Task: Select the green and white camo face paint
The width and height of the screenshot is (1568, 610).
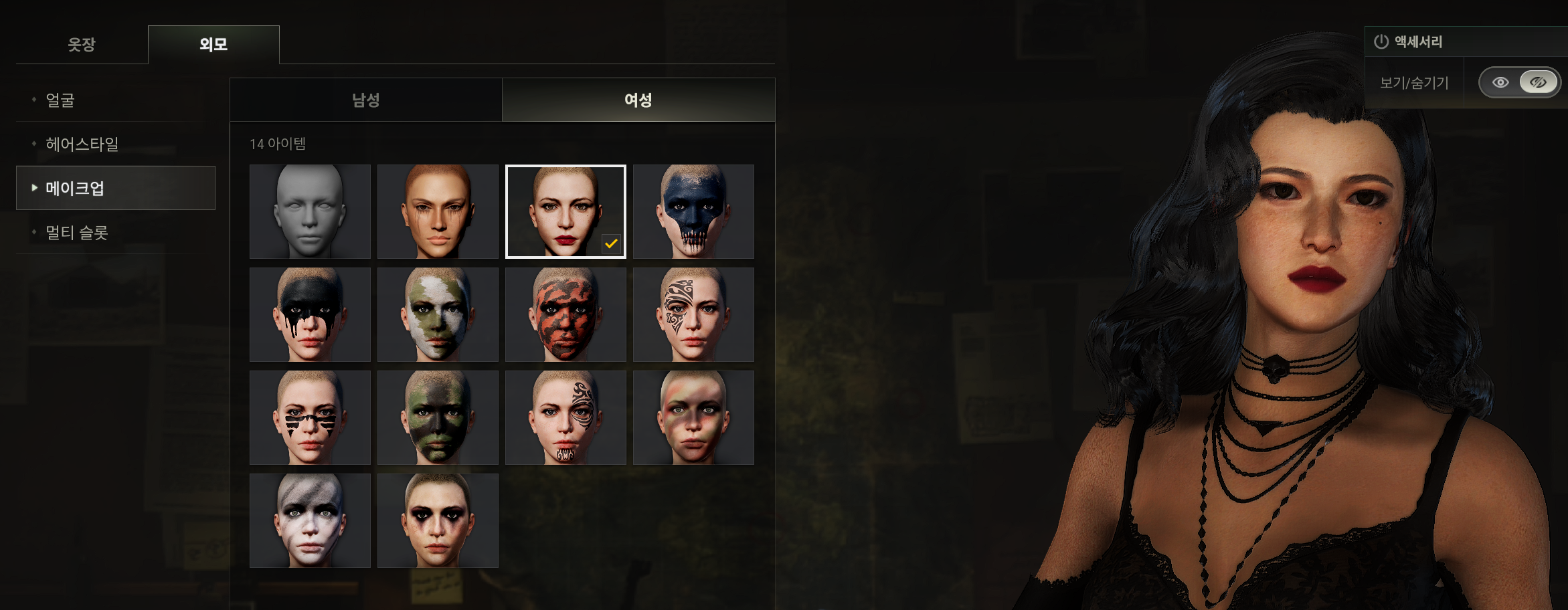Action: tap(438, 314)
